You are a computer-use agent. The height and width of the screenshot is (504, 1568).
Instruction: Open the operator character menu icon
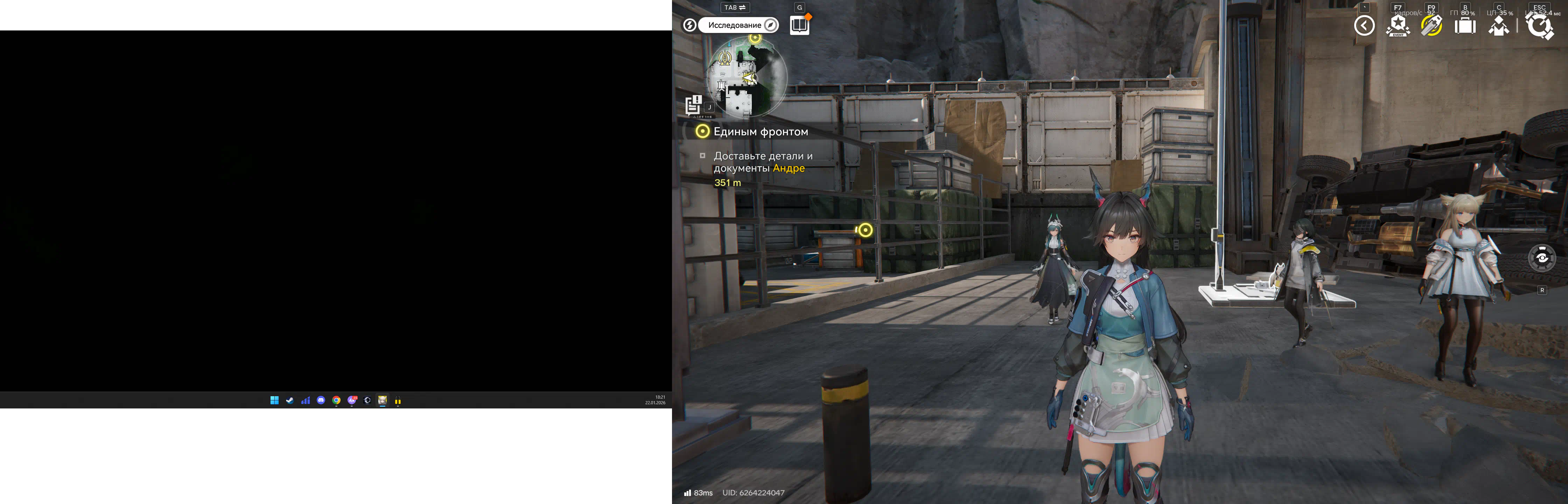(x=1499, y=26)
